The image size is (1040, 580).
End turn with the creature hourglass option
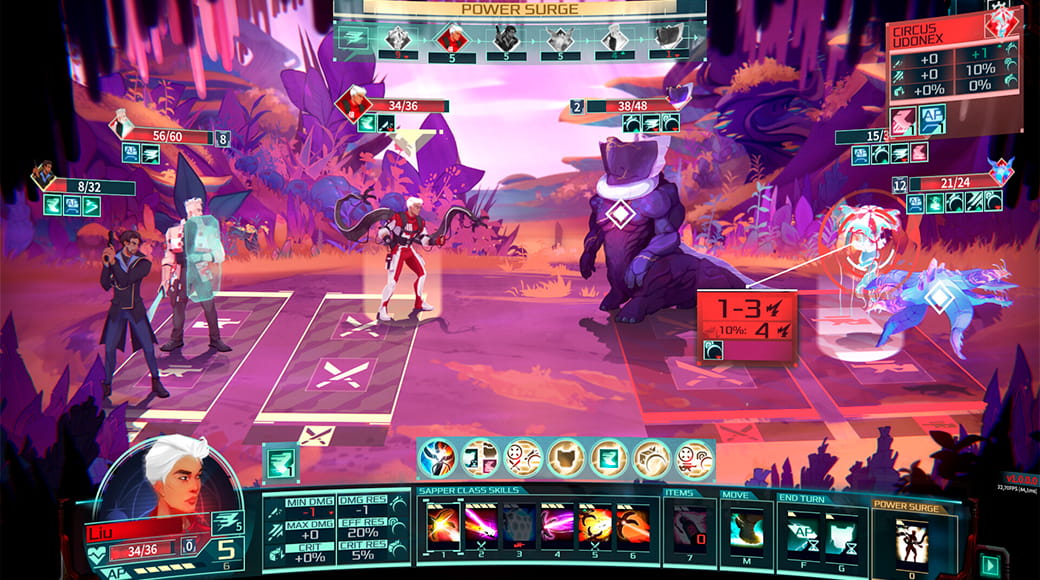click(x=841, y=528)
